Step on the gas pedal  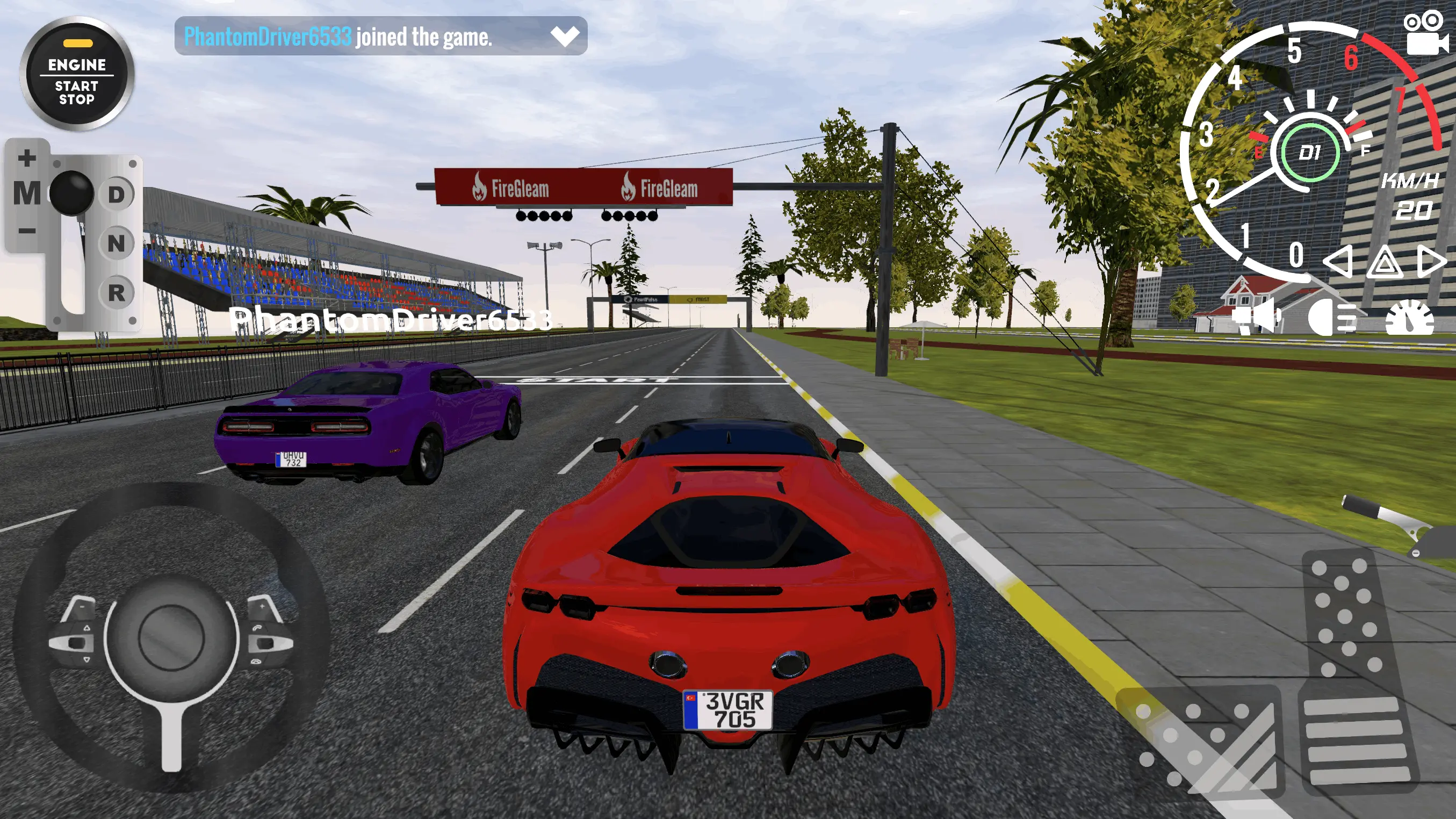1354,673
